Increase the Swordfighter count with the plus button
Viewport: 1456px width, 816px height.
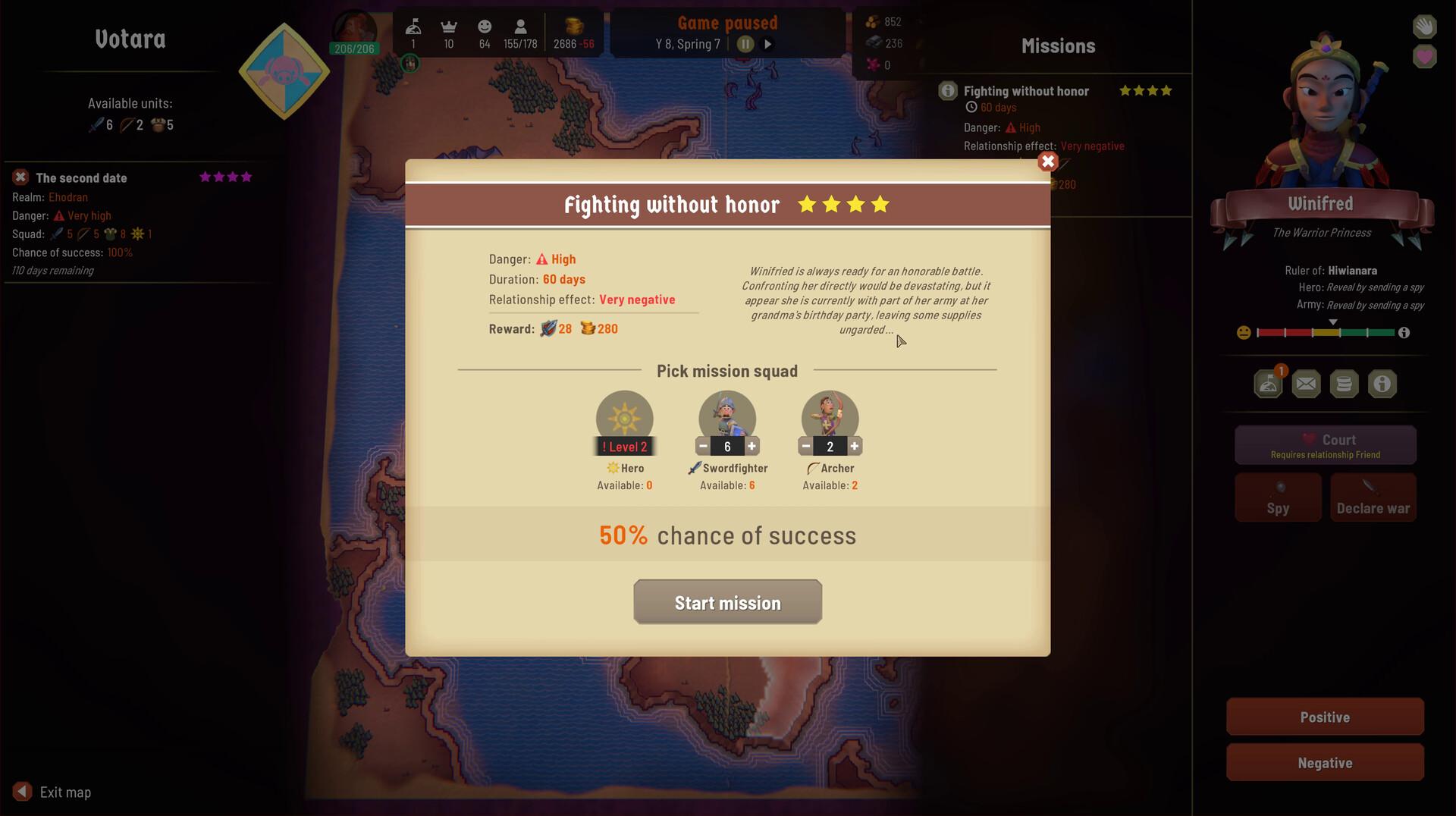750,446
